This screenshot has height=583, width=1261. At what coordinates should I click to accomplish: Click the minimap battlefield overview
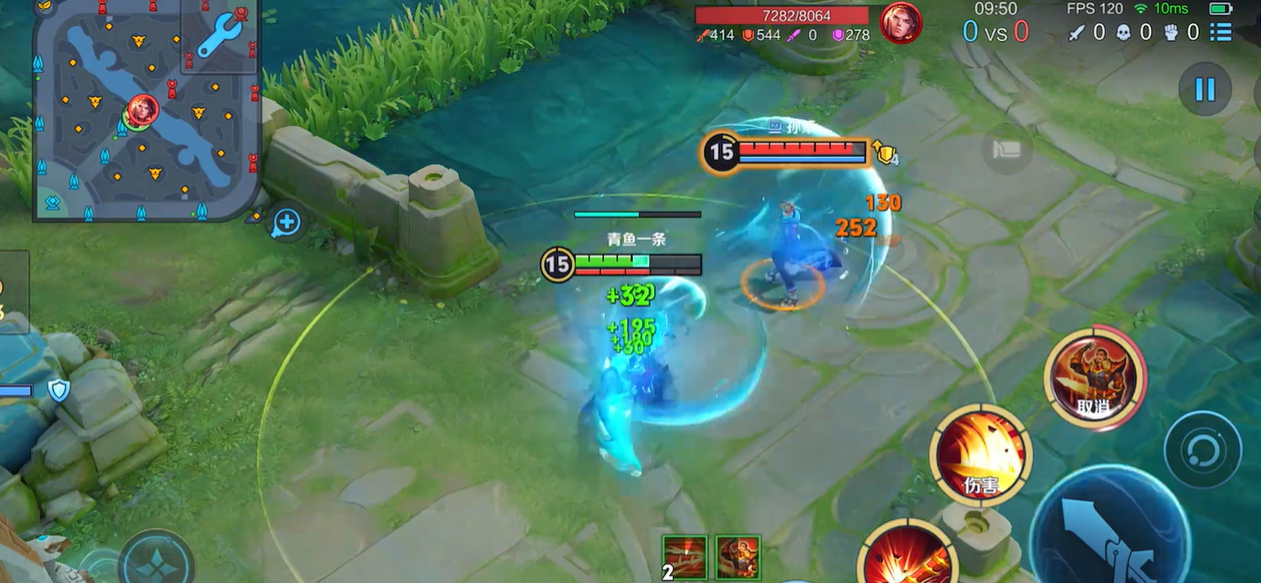coord(130,120)
